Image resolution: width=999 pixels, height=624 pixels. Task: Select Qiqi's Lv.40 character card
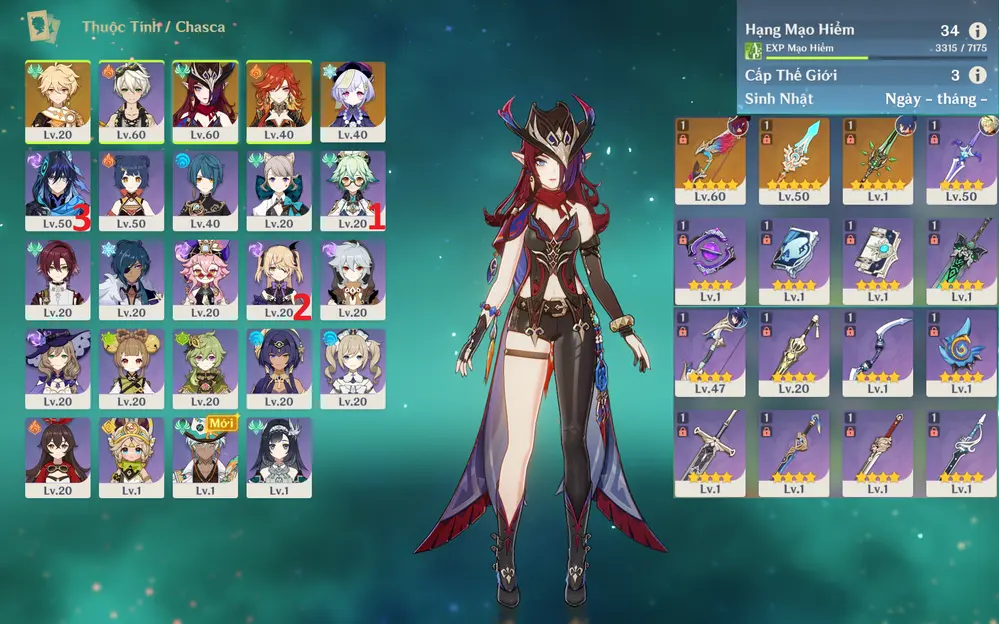[353, 101]
